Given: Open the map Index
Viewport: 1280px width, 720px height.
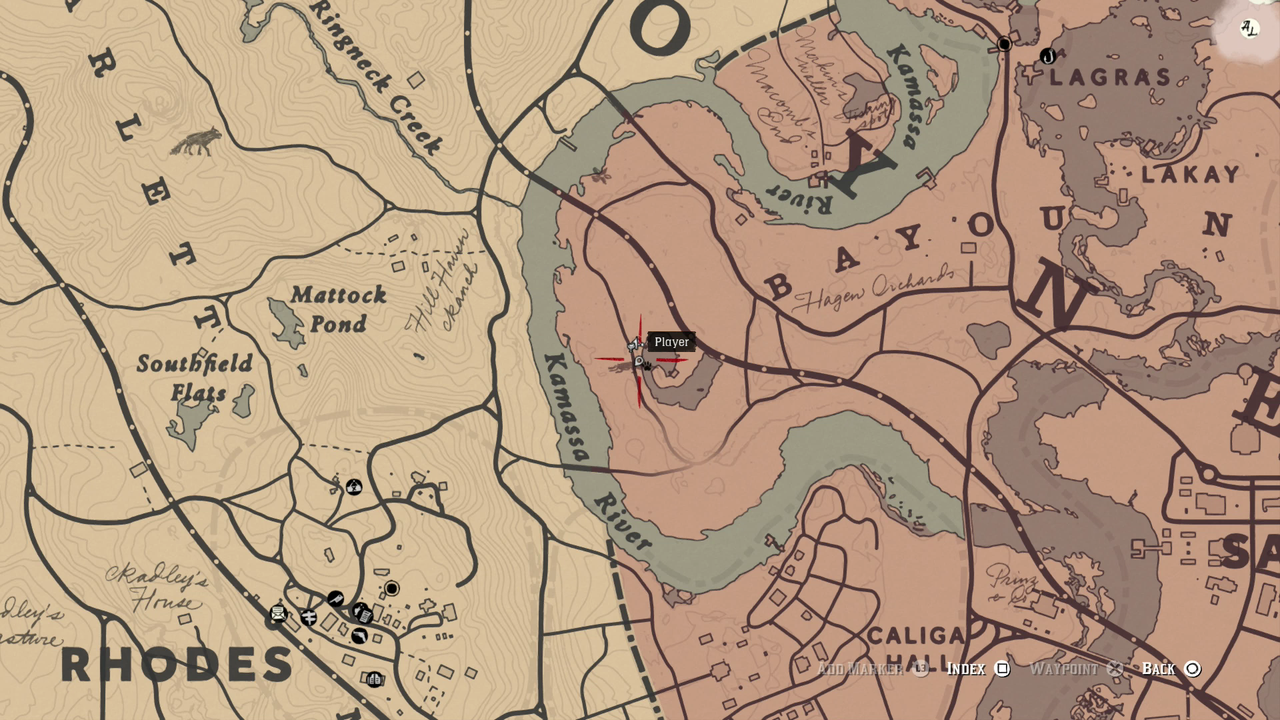Looking at the screenshot, I should point(966,669).
